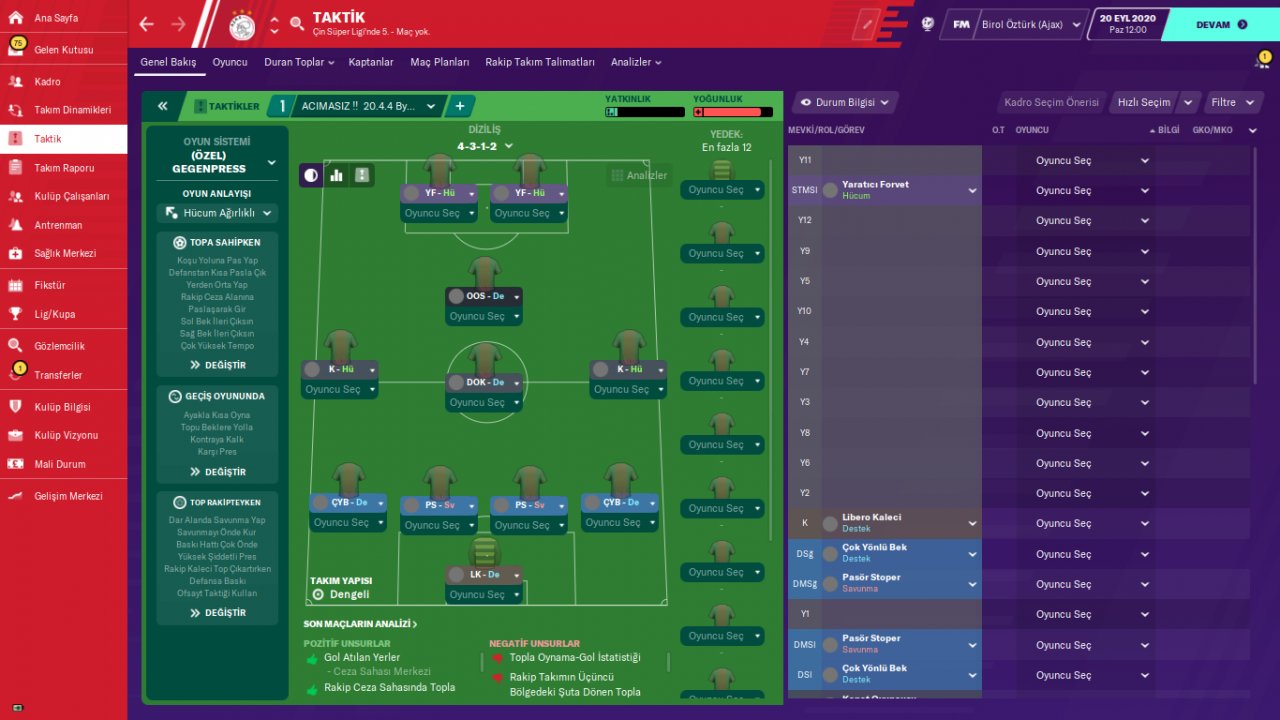1280x720 pixels.
Task: Open the Analizler tab dropdown
Action: coord(636,62)
